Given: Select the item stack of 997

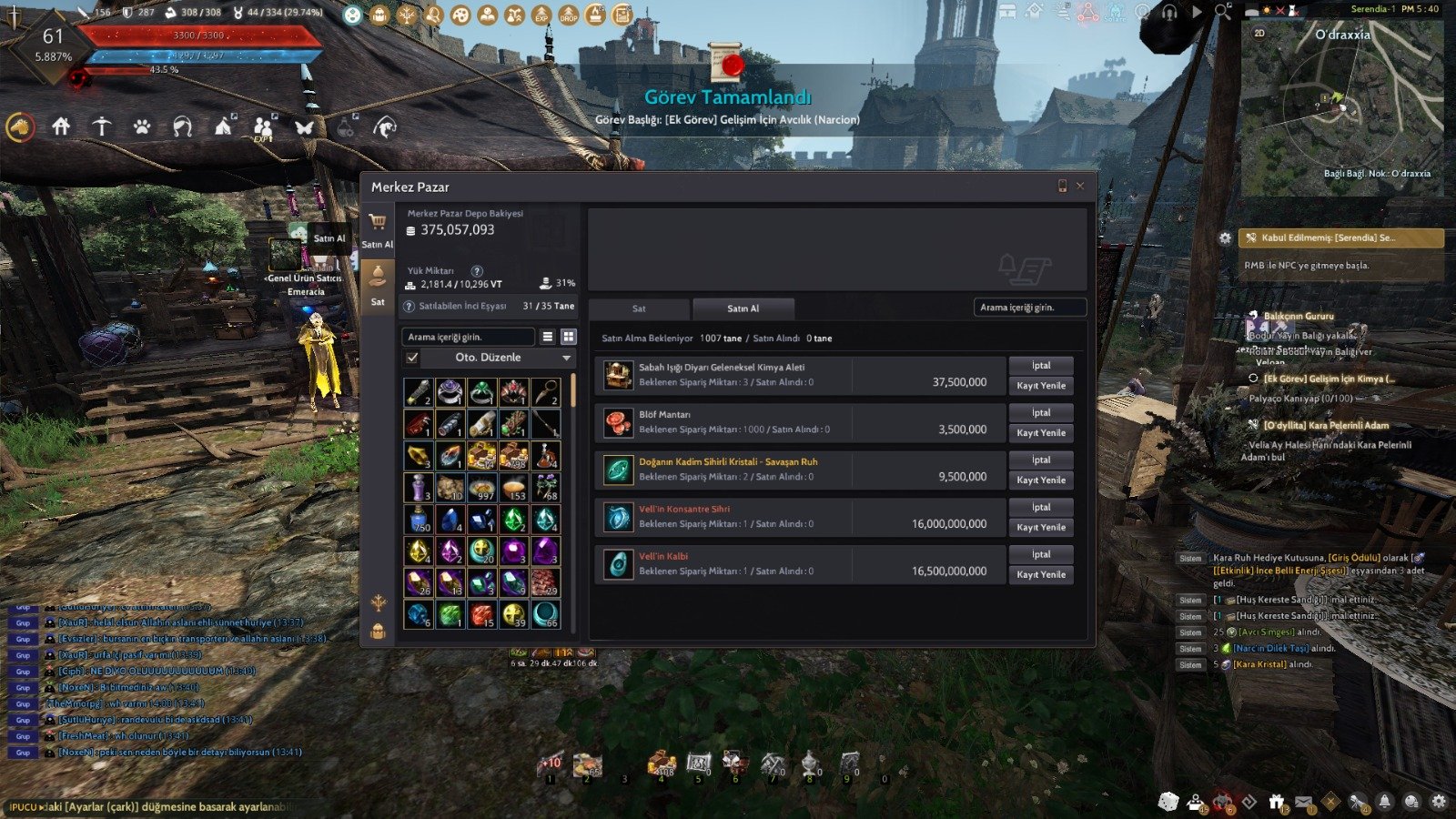Looking at the screenshot, I should pyautogui.click(x=481, y=488).
